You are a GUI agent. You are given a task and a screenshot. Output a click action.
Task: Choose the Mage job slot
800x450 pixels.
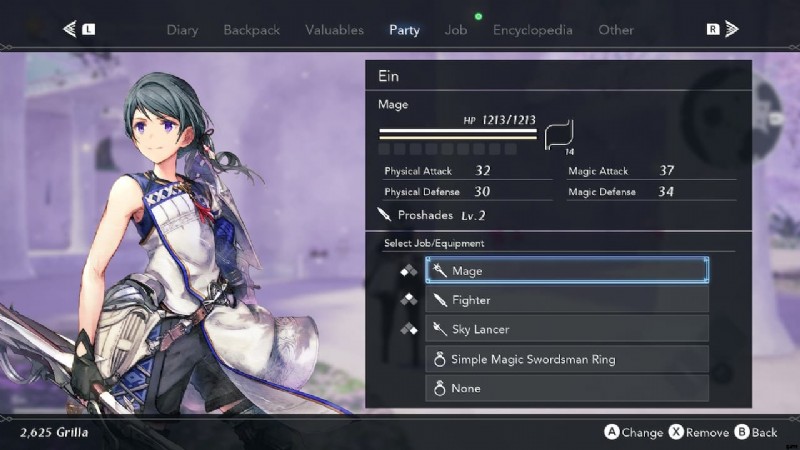[x=567, y=270]
